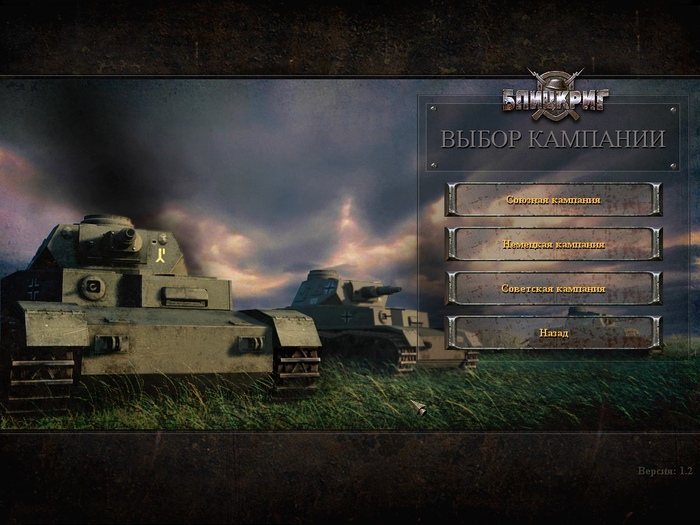Select the Союзная кампания option

click(553, 199)
